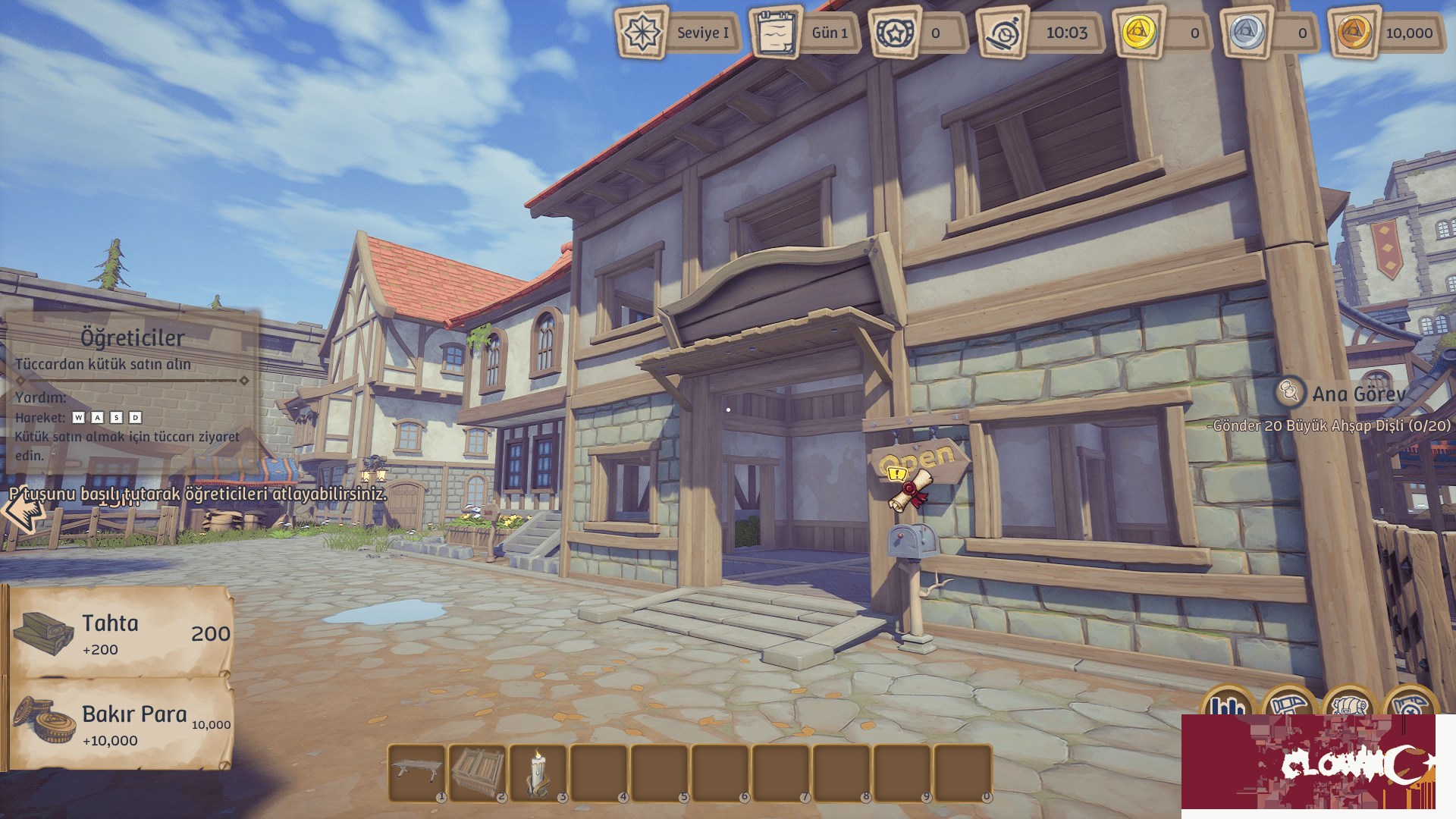Click the medal badge icon showing 0
This screenshot has height=819, width=1456.
[x=895, y=33]
